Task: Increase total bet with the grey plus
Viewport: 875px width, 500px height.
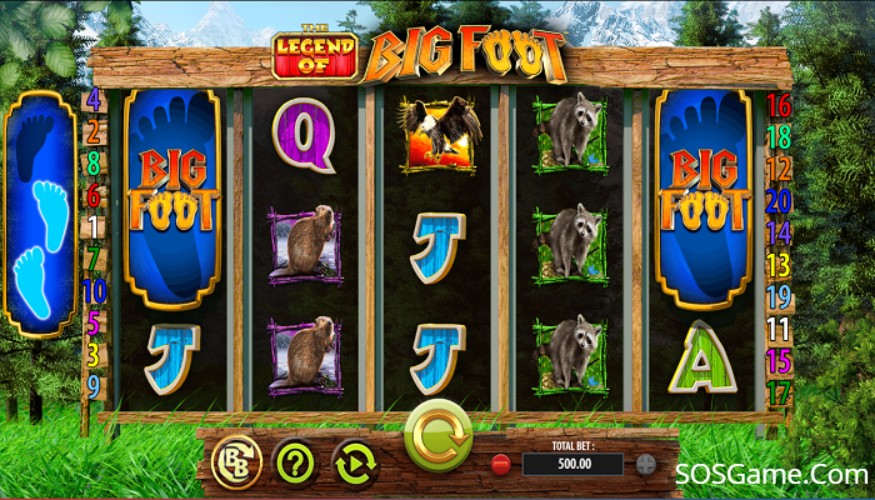Action: [646, 464]
